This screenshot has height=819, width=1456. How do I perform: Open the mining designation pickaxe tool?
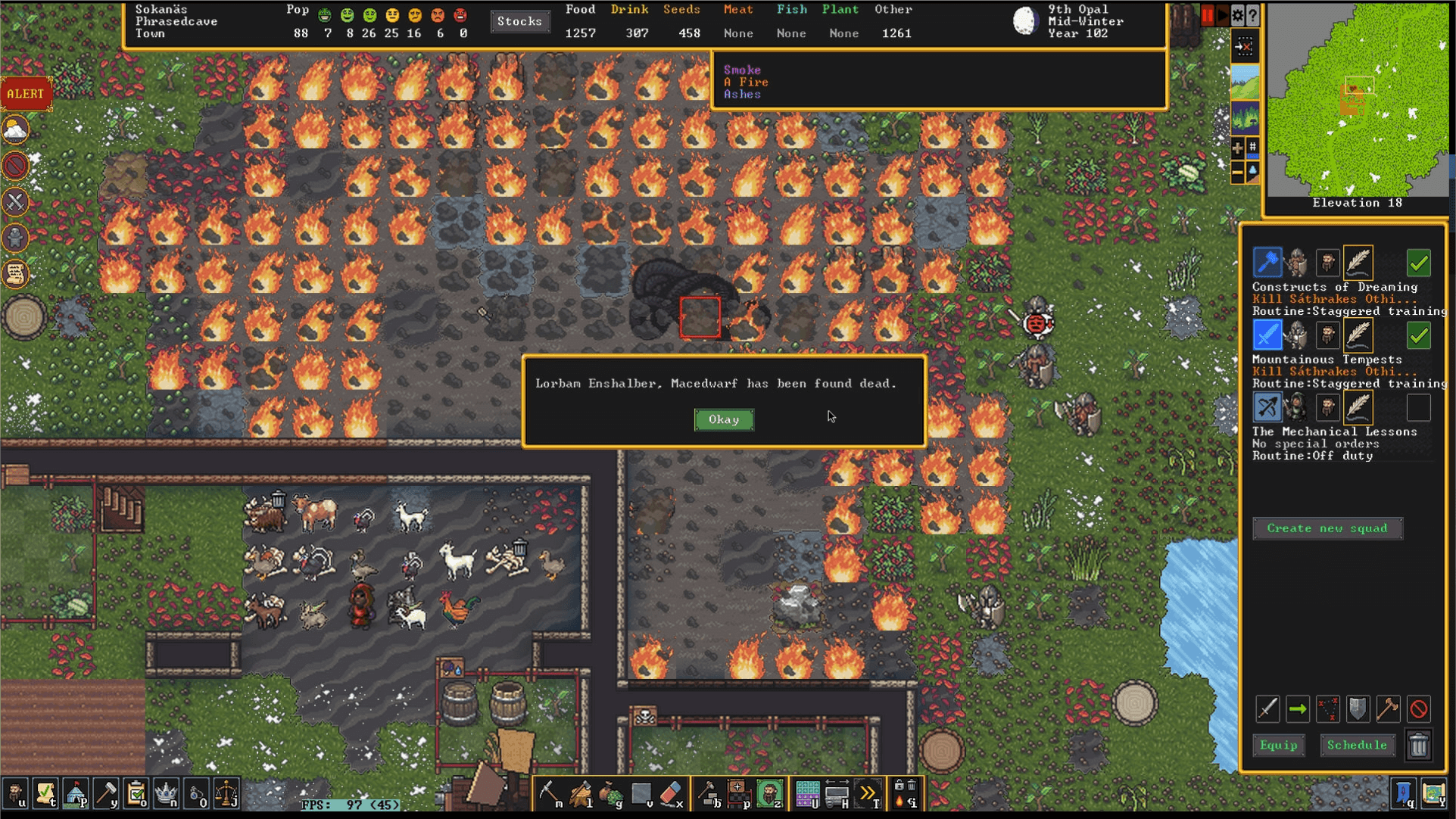tap(549, 794)
